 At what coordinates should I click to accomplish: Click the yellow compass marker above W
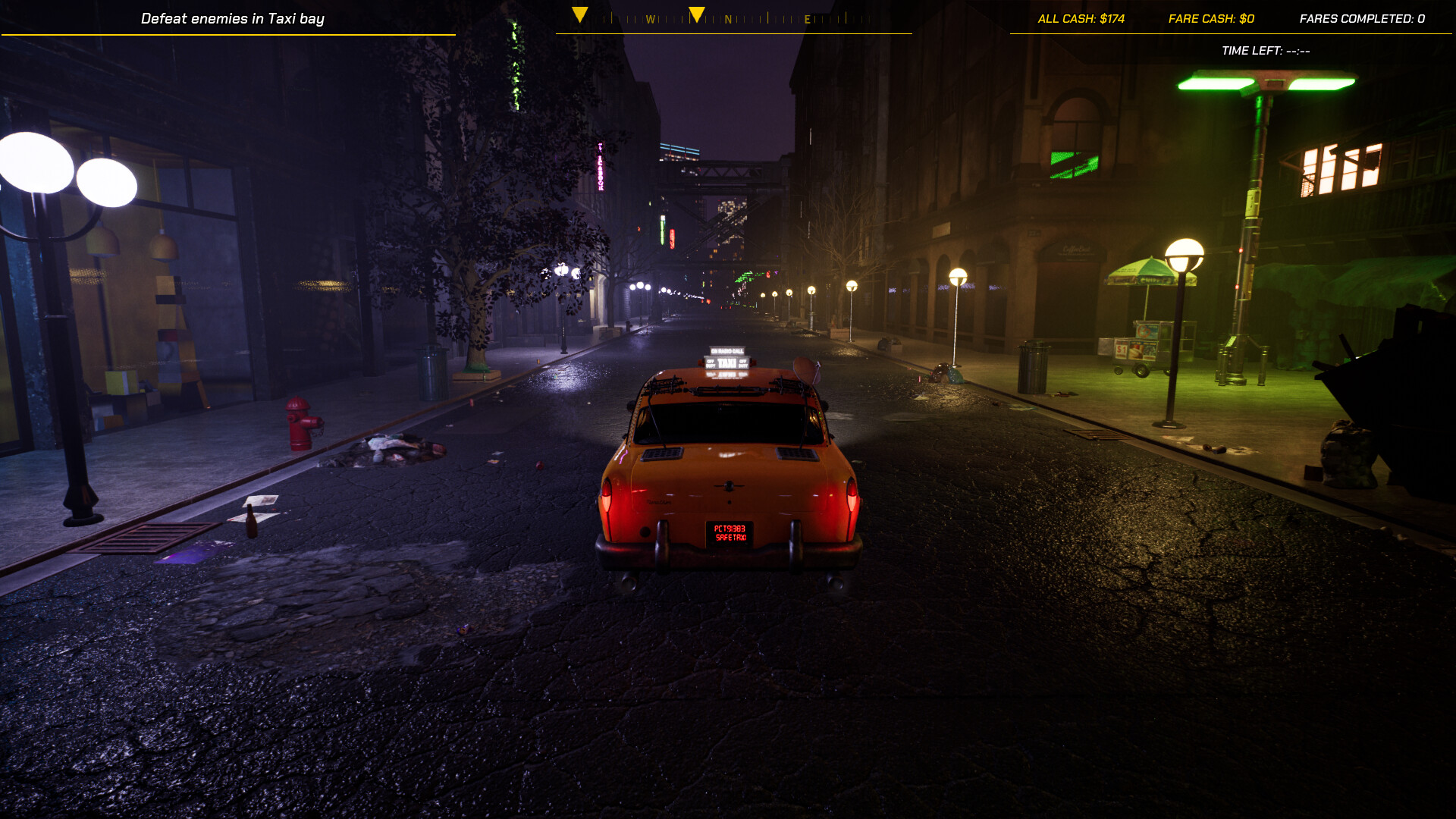coord(581,13)
